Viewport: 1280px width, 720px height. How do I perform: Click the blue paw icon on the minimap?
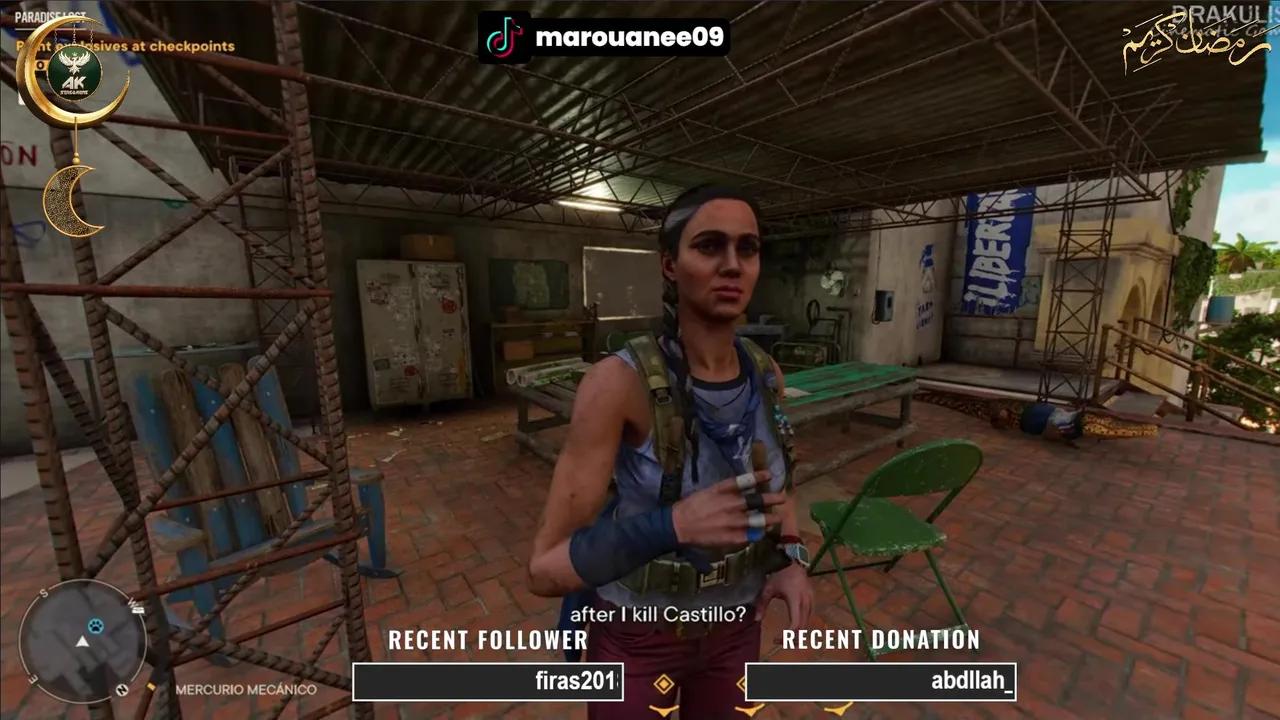(x=95, y=626)
